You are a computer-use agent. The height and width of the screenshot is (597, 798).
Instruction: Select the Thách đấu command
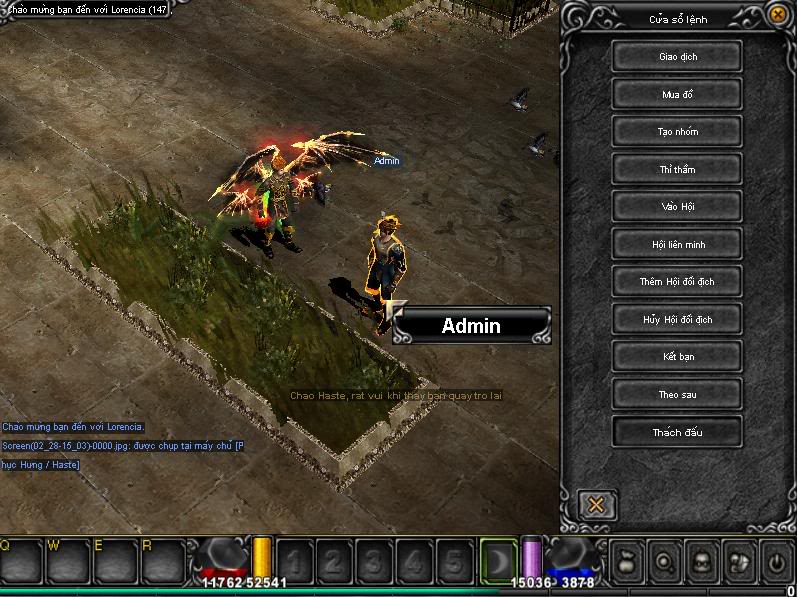677,432
